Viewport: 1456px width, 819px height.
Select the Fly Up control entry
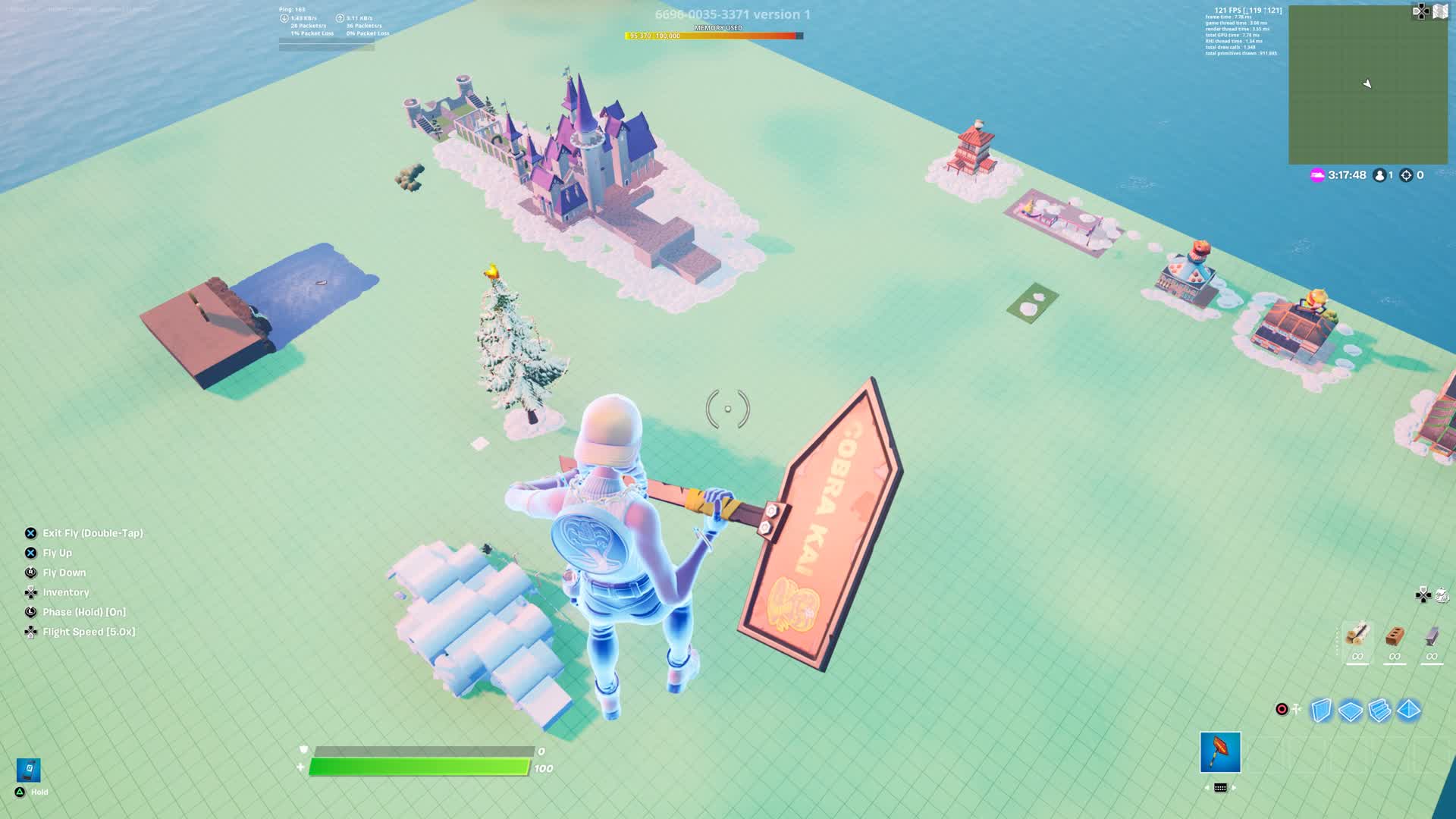coord(57,553)
